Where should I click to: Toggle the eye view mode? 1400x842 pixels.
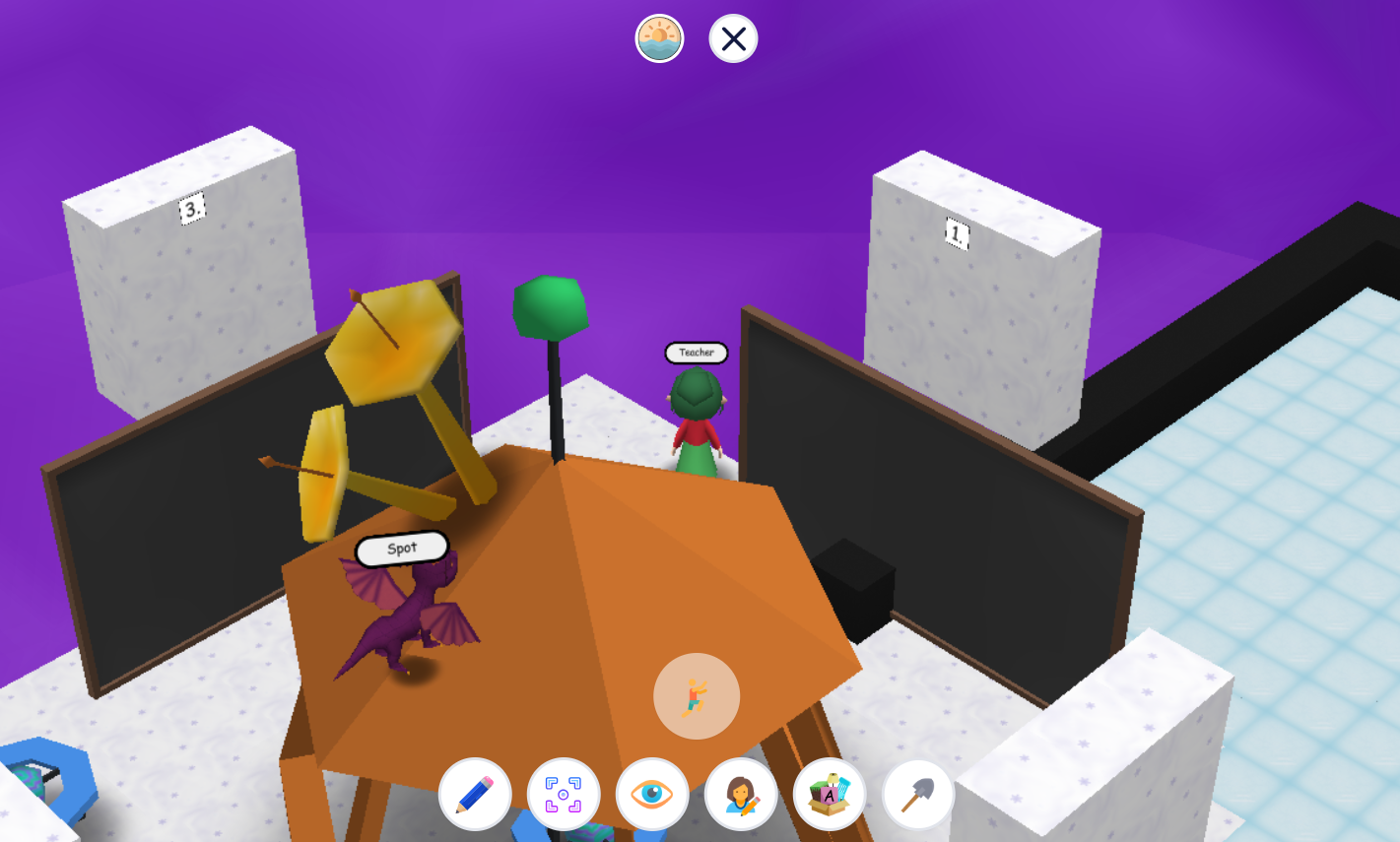click(651, 795)
